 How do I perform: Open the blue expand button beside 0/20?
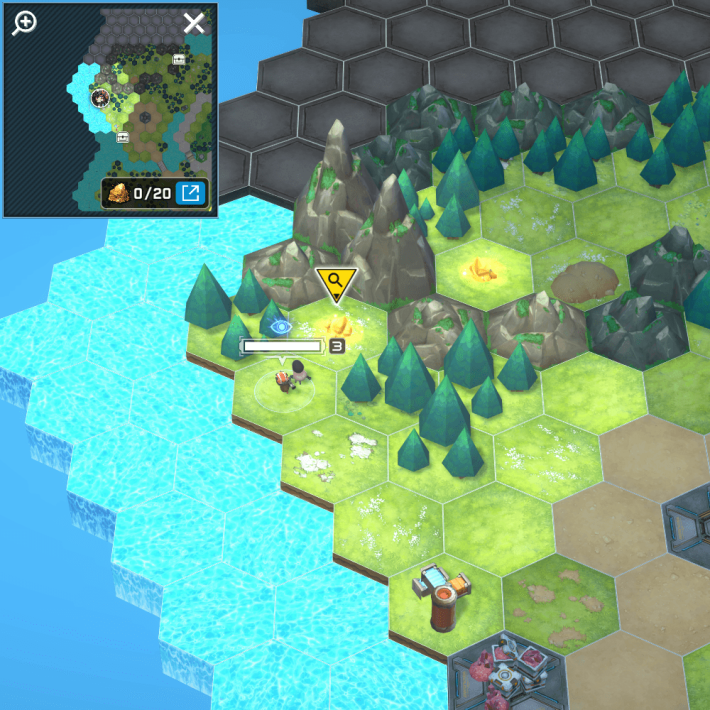coord(190,192)
